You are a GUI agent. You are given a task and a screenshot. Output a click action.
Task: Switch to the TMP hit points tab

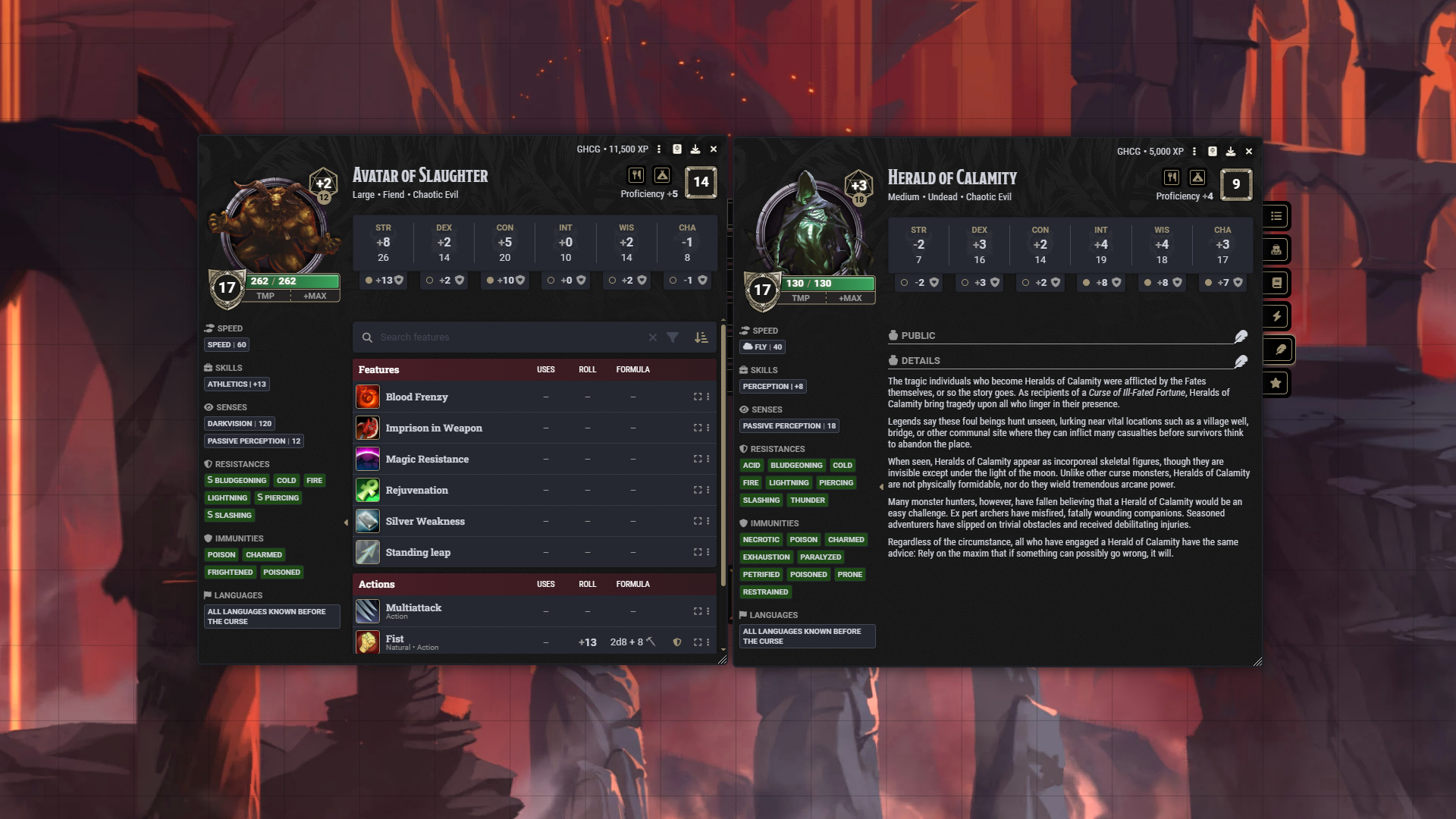(265, 297)
